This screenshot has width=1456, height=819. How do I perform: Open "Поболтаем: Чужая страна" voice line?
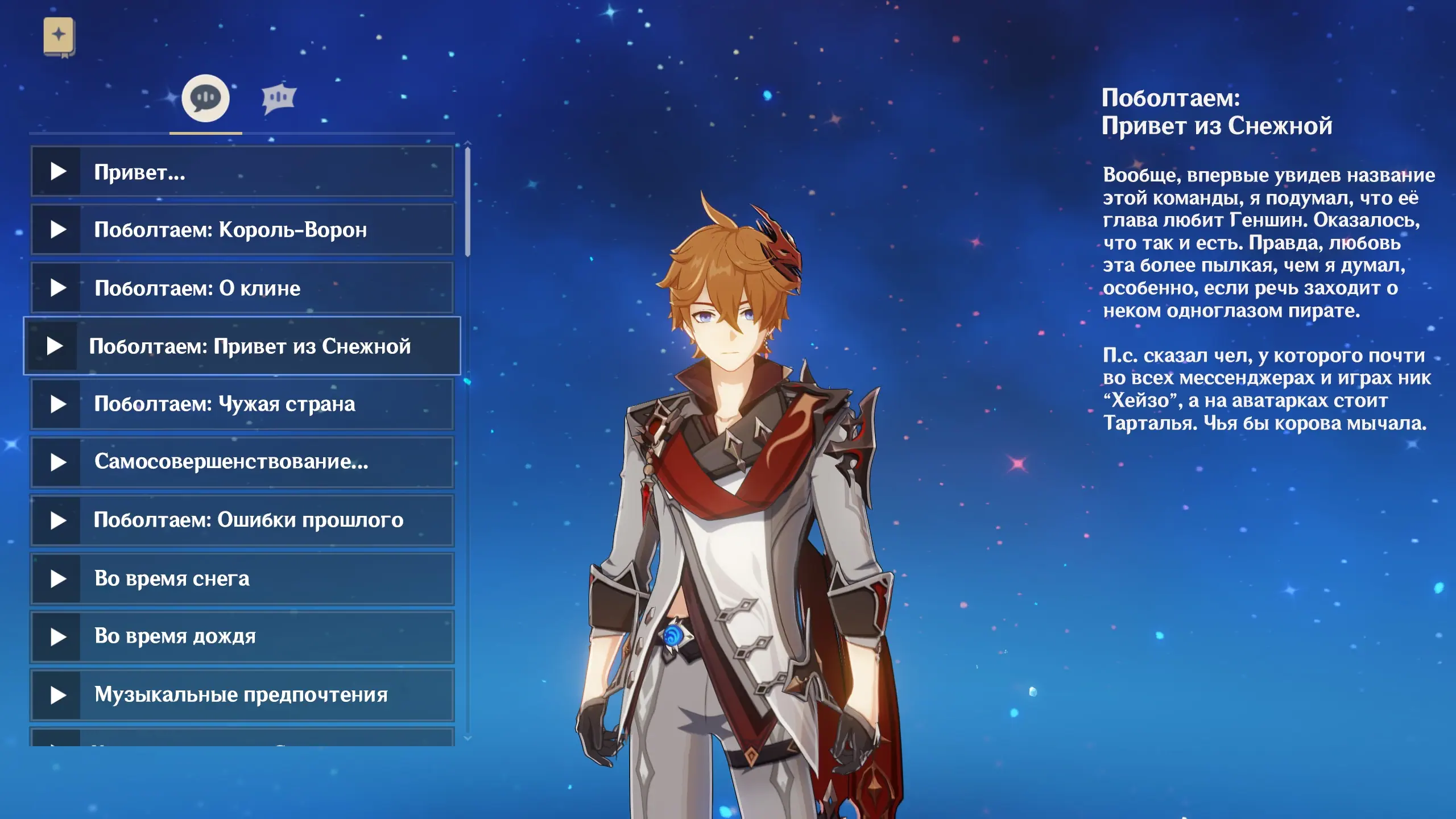coord(242,404)
